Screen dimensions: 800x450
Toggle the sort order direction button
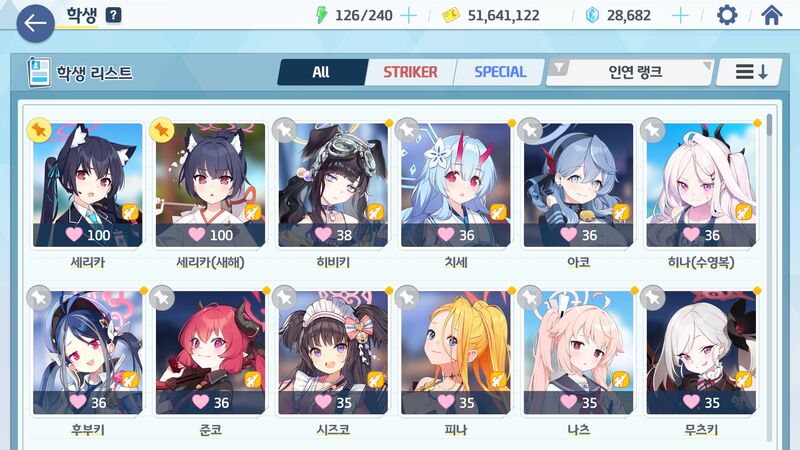click(751, 72)
